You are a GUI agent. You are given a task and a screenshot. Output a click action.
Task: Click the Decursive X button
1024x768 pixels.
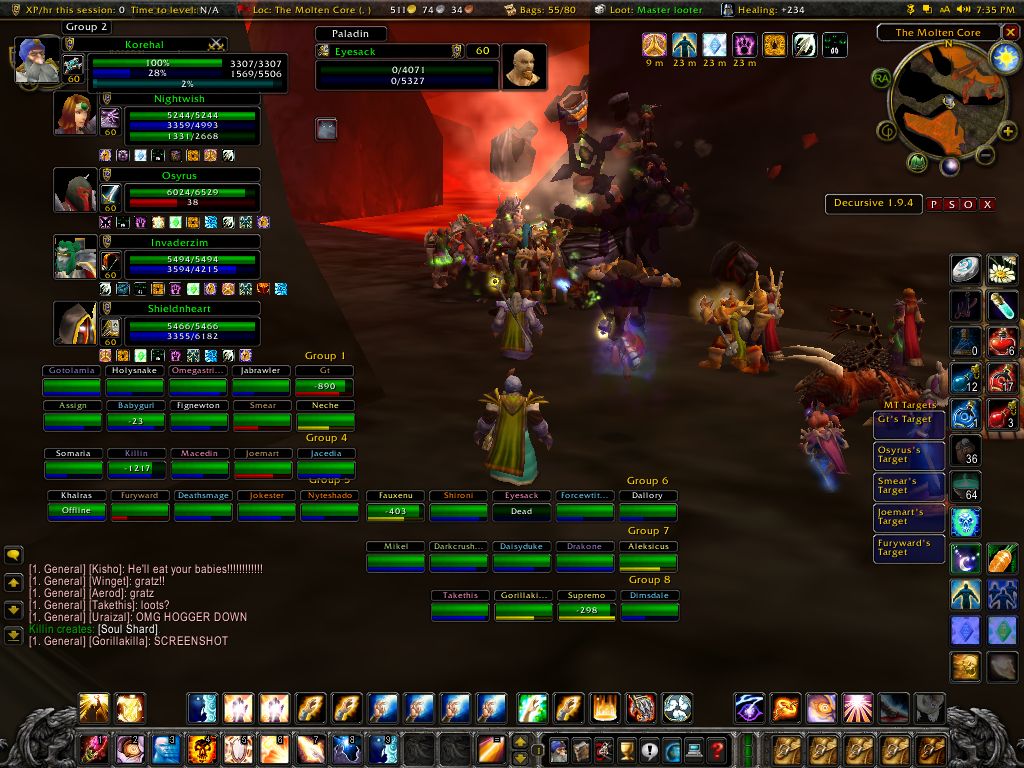[x=987, y=204]
